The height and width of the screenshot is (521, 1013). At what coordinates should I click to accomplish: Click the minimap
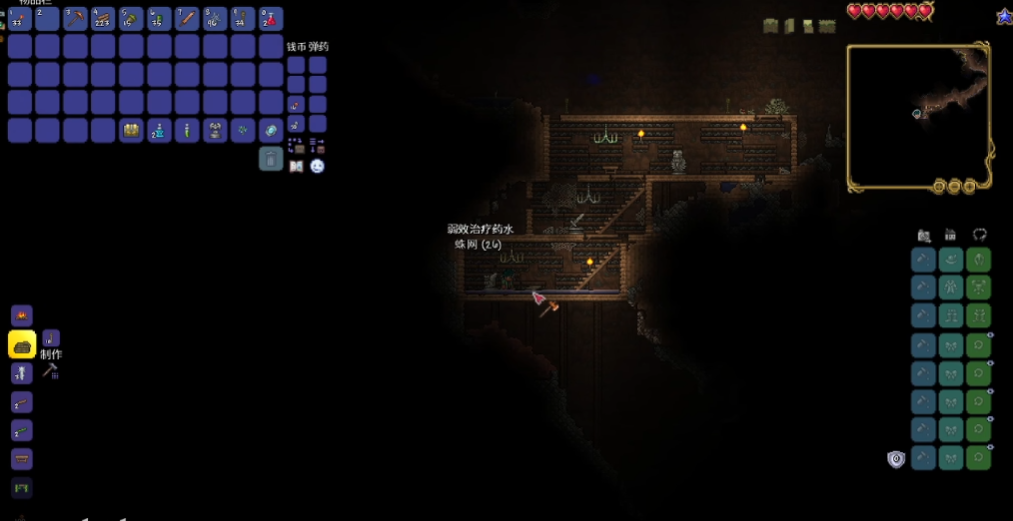(x=918, y=115)
